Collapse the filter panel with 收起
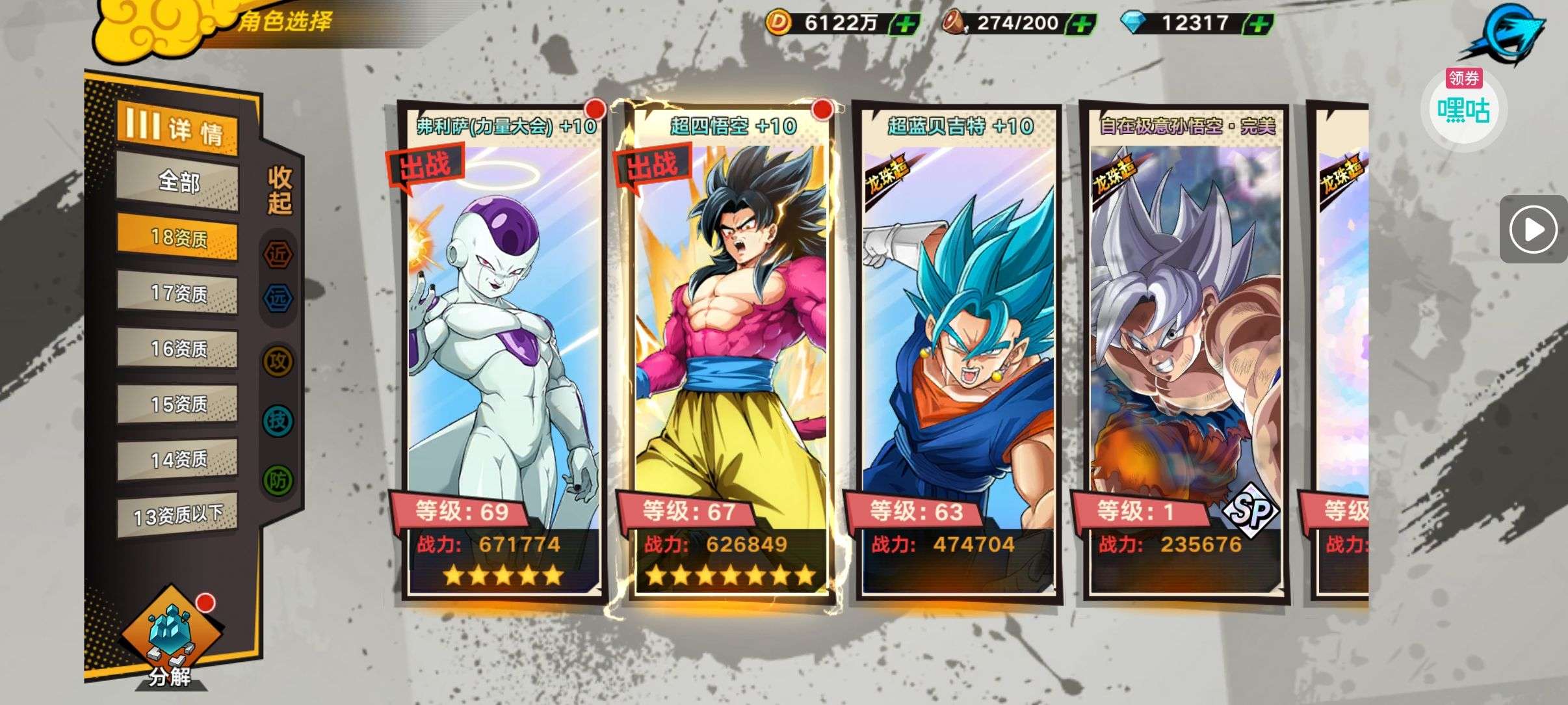 (x=280, y=190)
